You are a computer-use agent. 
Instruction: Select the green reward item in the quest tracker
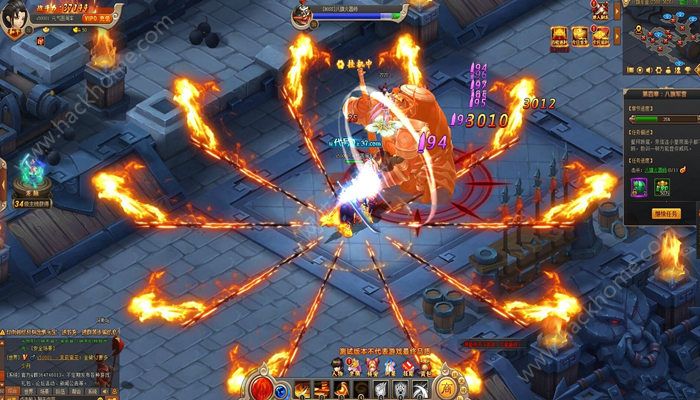tap(661, 187)
